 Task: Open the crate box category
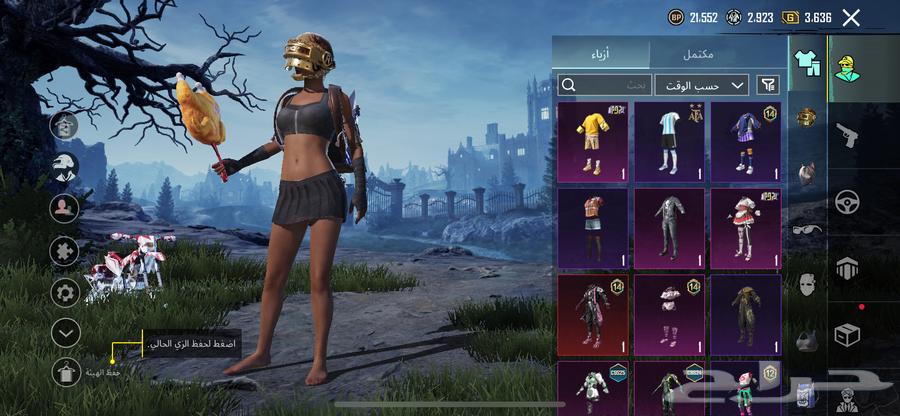click(x=847, y=335)
